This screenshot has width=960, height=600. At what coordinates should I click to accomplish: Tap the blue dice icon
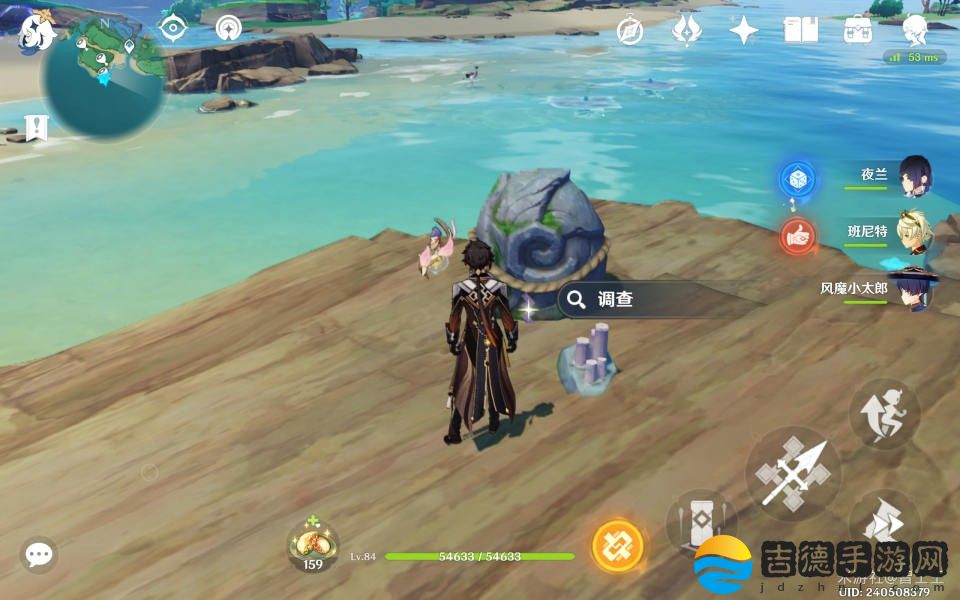click(798, 179)
